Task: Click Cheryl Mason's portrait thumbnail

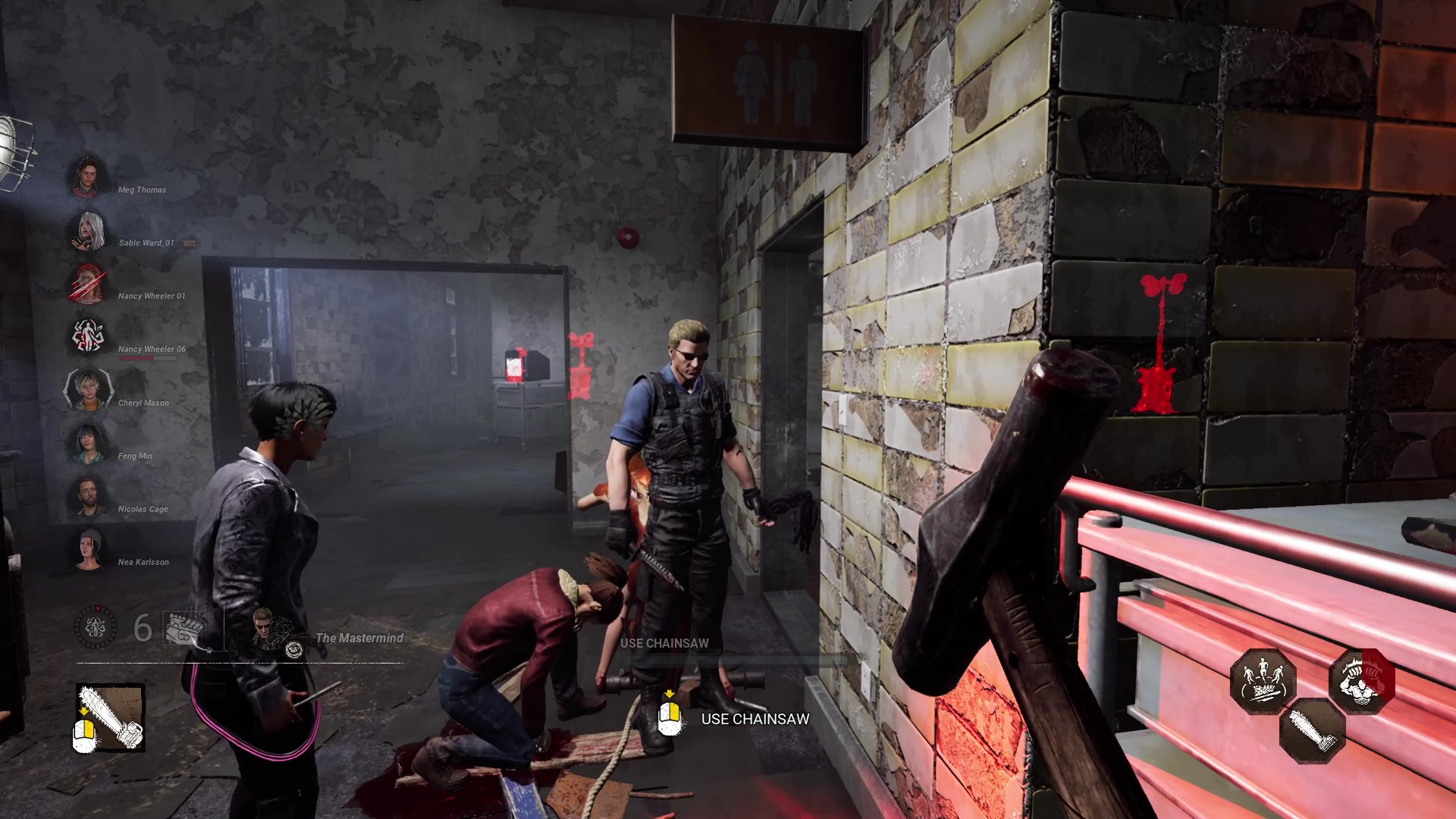Action: (89, 391)
